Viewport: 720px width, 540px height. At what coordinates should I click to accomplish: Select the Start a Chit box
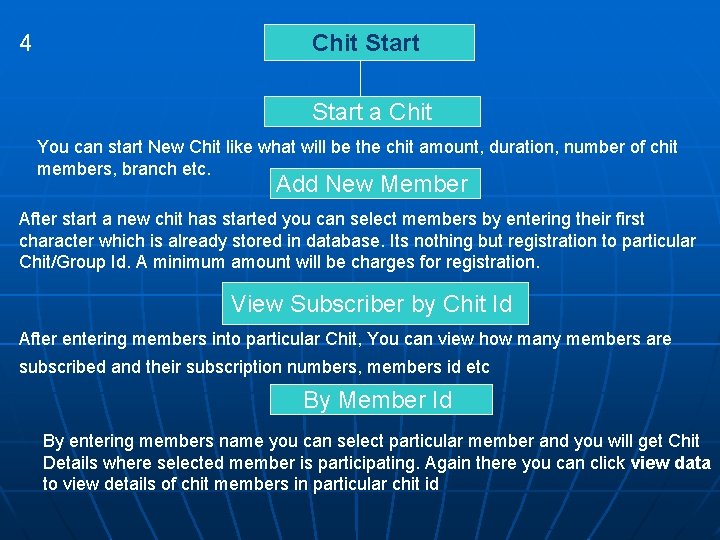pyautogui.click(x=372, y=111)
